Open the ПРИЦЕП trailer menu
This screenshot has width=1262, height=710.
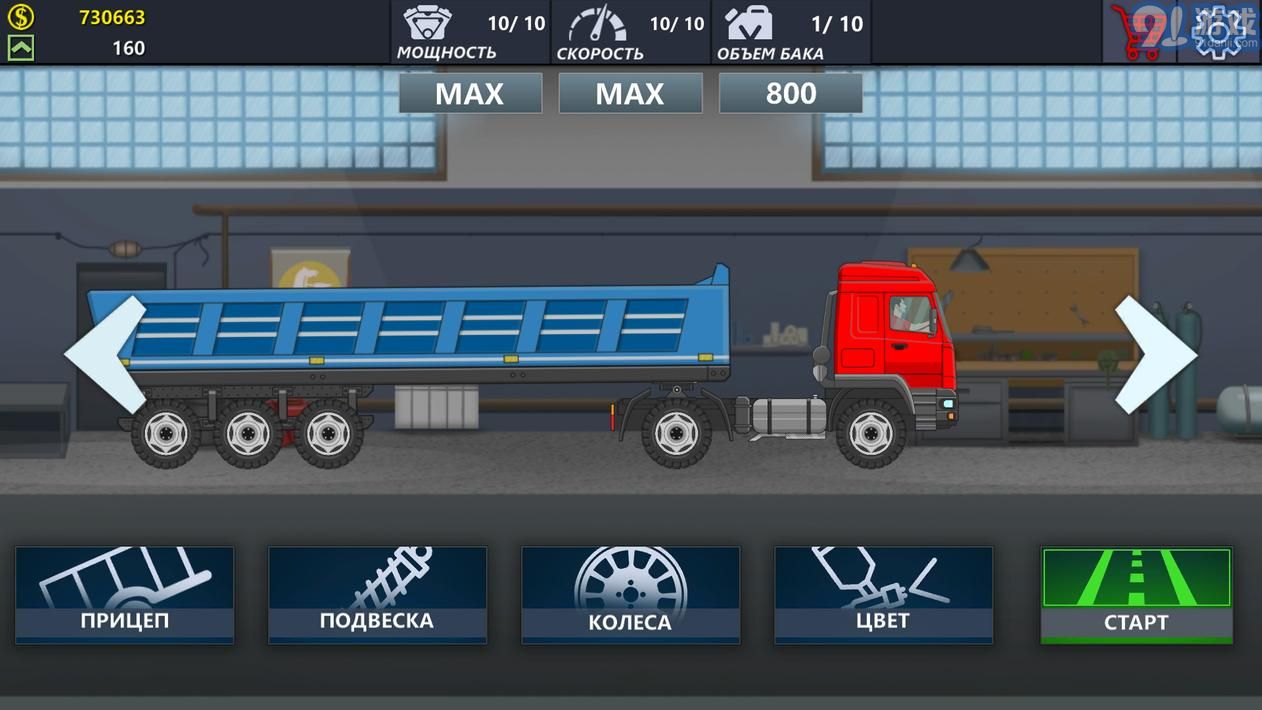click(x=125, y=594)
